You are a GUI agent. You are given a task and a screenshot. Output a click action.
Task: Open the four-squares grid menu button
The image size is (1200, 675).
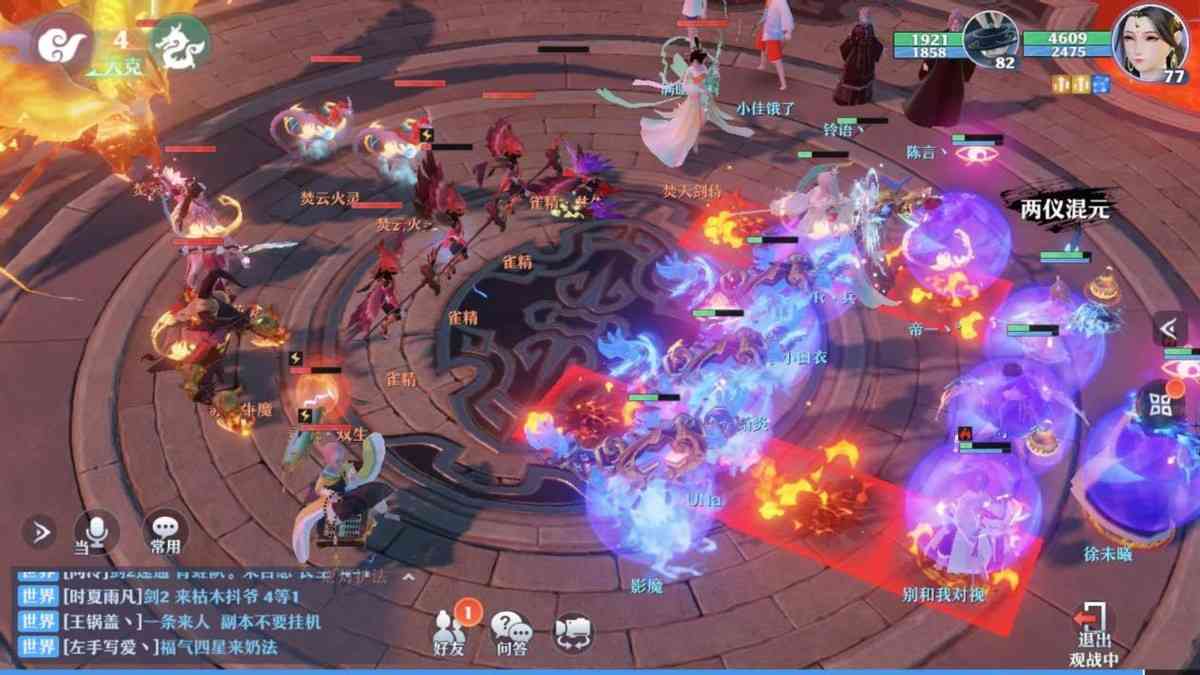point(1162,404)
